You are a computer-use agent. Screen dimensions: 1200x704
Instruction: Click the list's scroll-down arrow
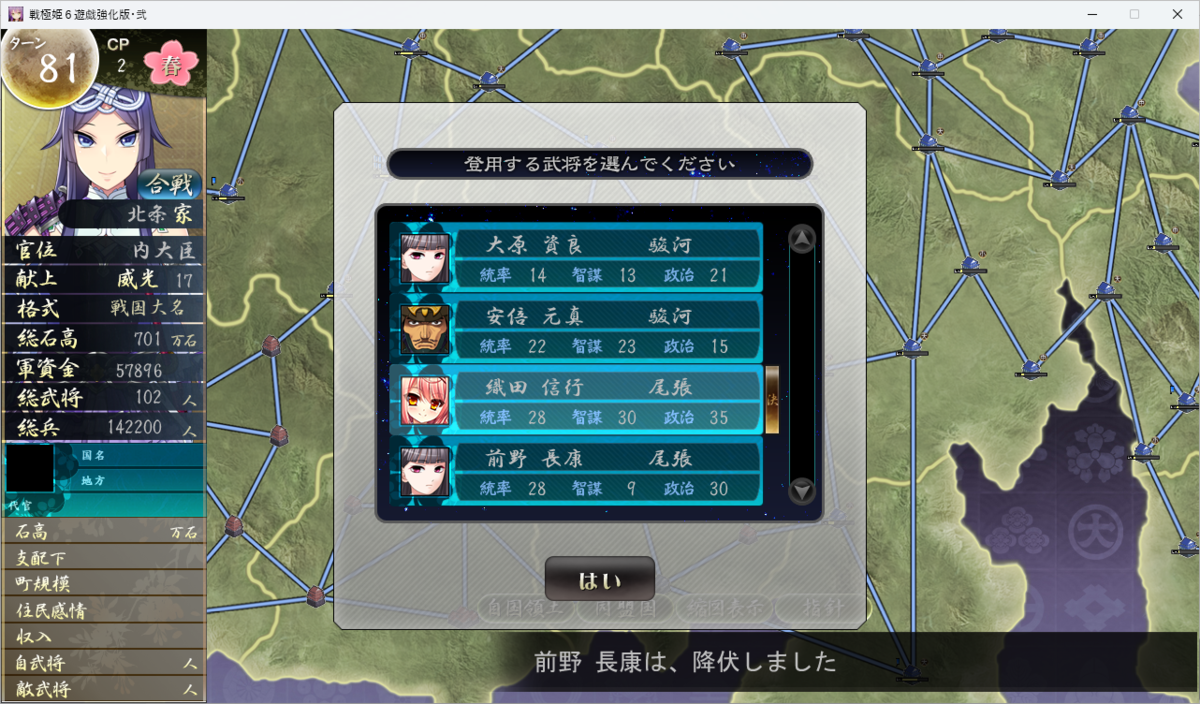point(802,491)
